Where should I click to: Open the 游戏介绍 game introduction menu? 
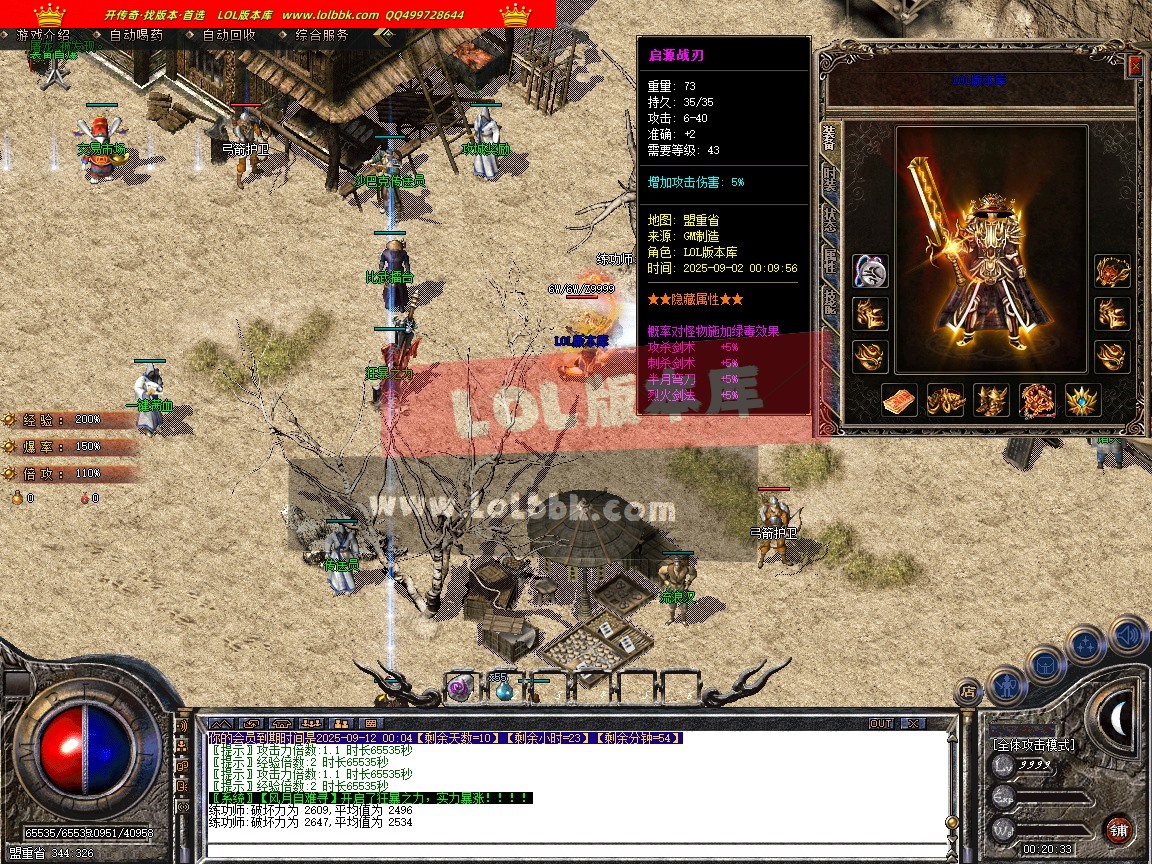[x=43, y=35]
